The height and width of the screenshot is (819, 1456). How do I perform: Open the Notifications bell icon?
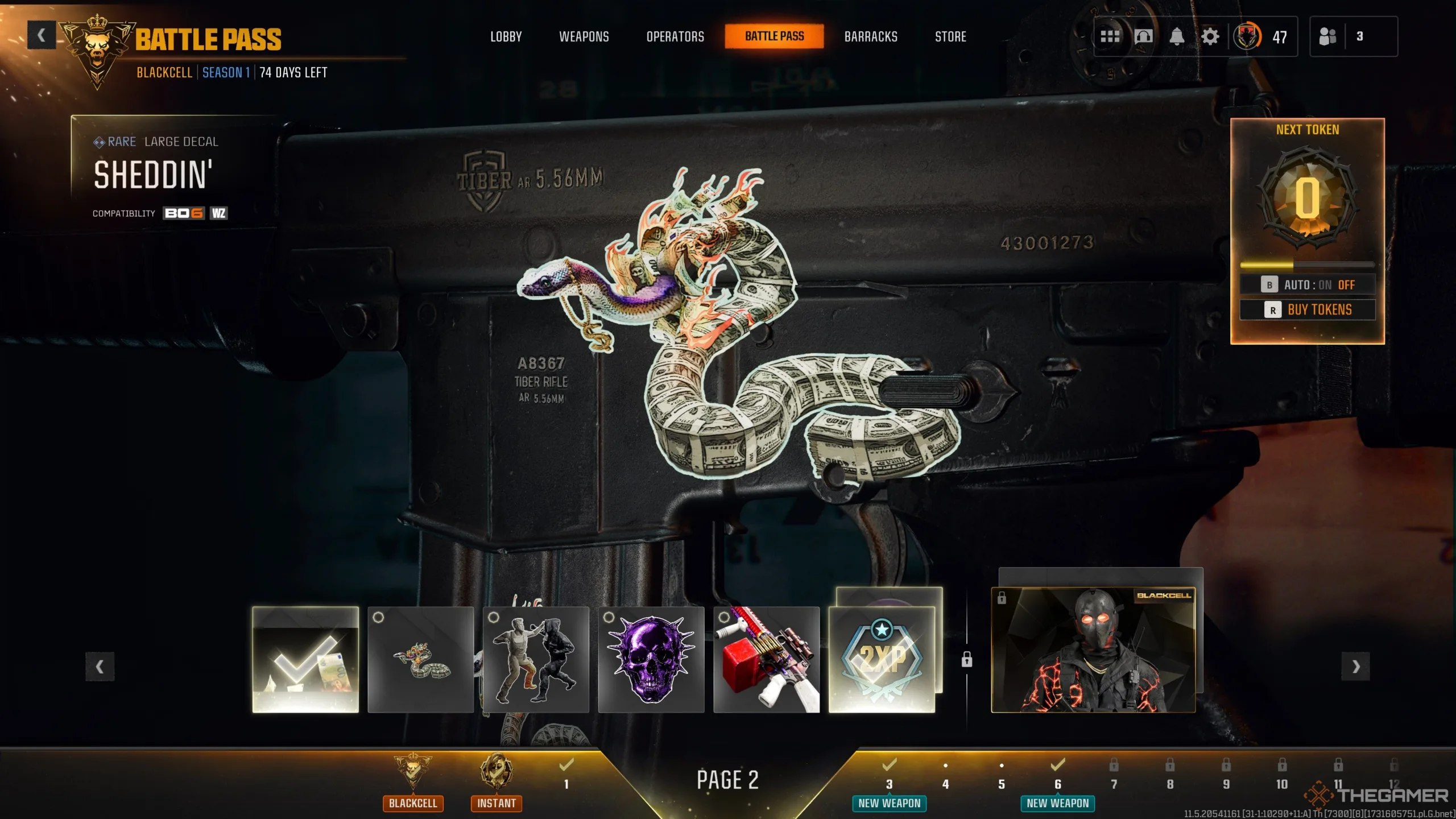pos(1177,36)
